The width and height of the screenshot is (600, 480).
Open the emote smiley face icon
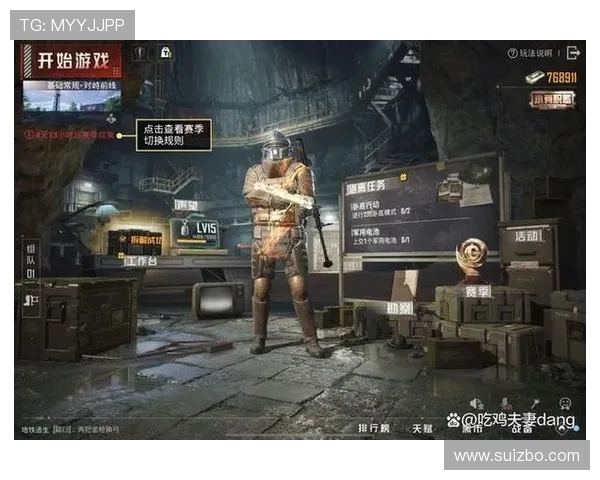[x=565, y=403]
